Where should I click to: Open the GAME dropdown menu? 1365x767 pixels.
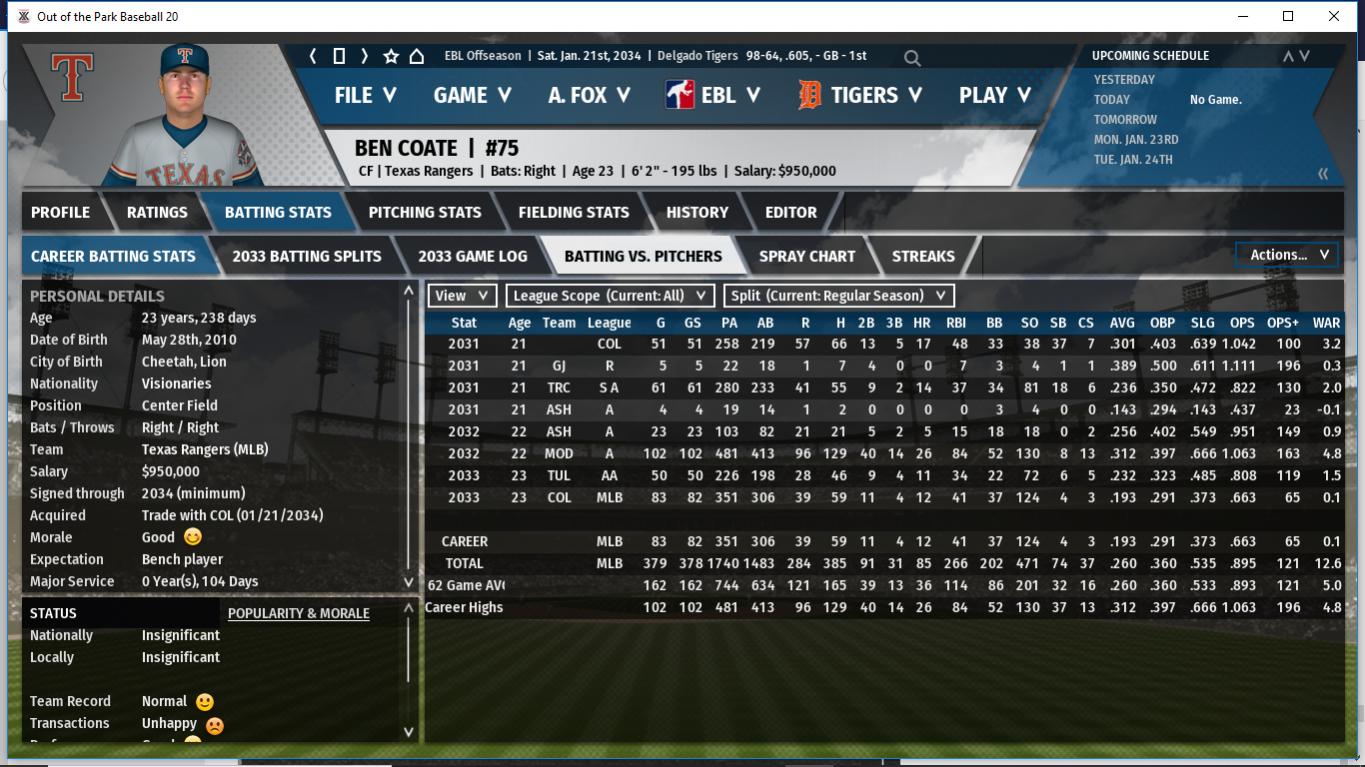click(472, 95)
